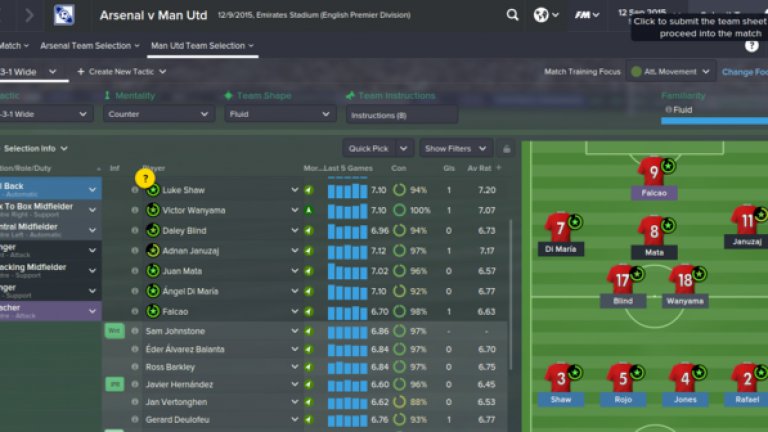Open the search magnifier icon
This screenshot has height=432, width=768.
512,16
